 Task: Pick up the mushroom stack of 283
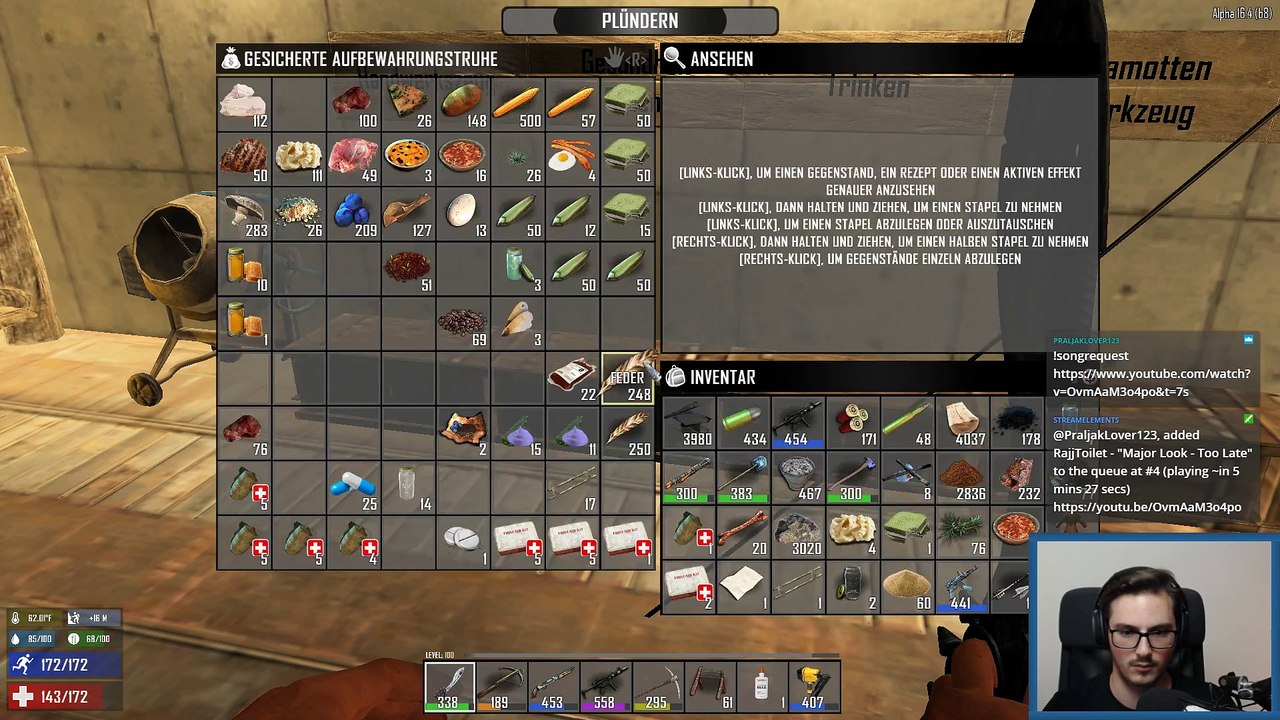pos(244,214)
